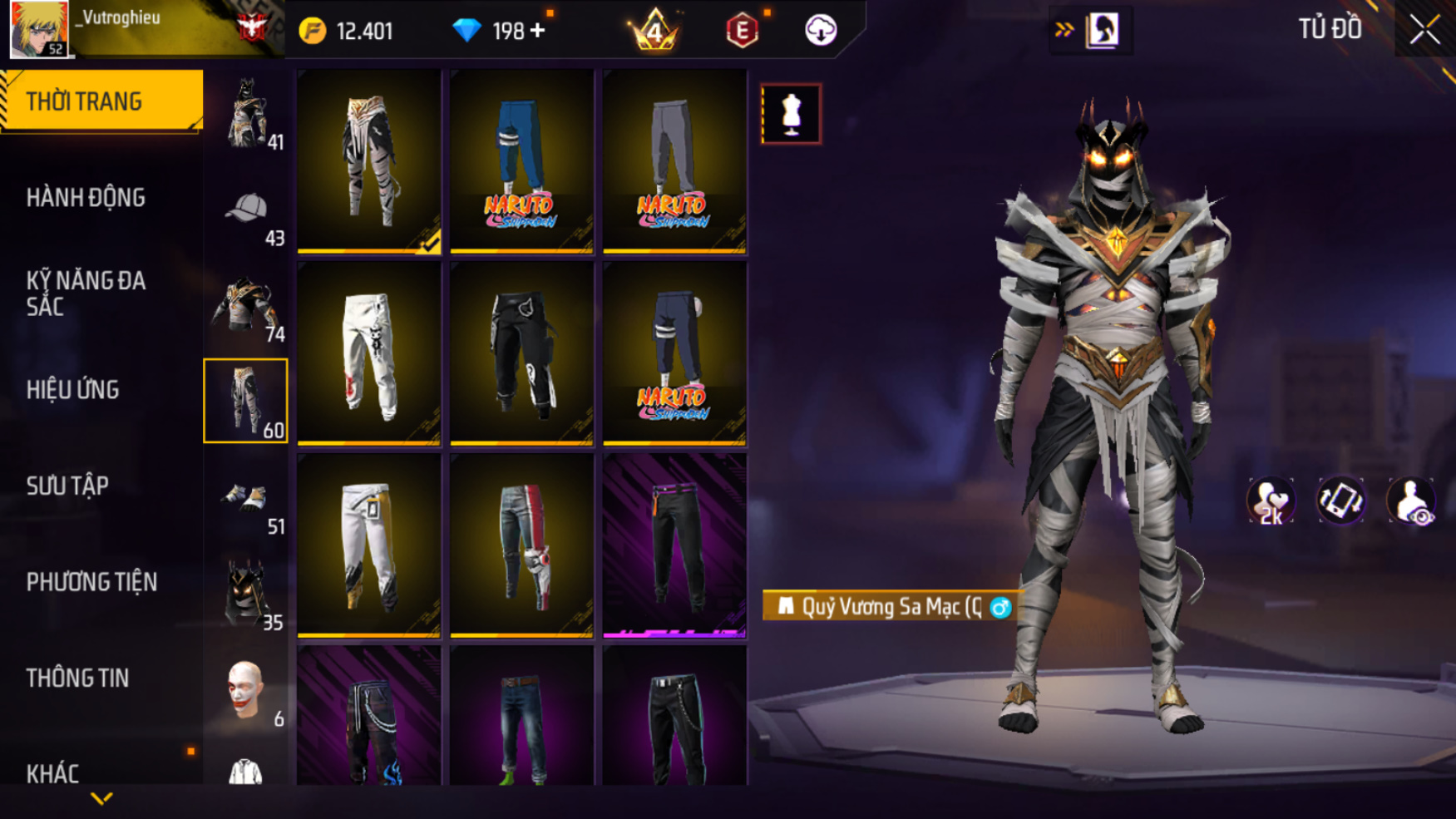Screen dimensions: 1456x819
Task: Go to the Sưu Tập section
Action: 67,486
